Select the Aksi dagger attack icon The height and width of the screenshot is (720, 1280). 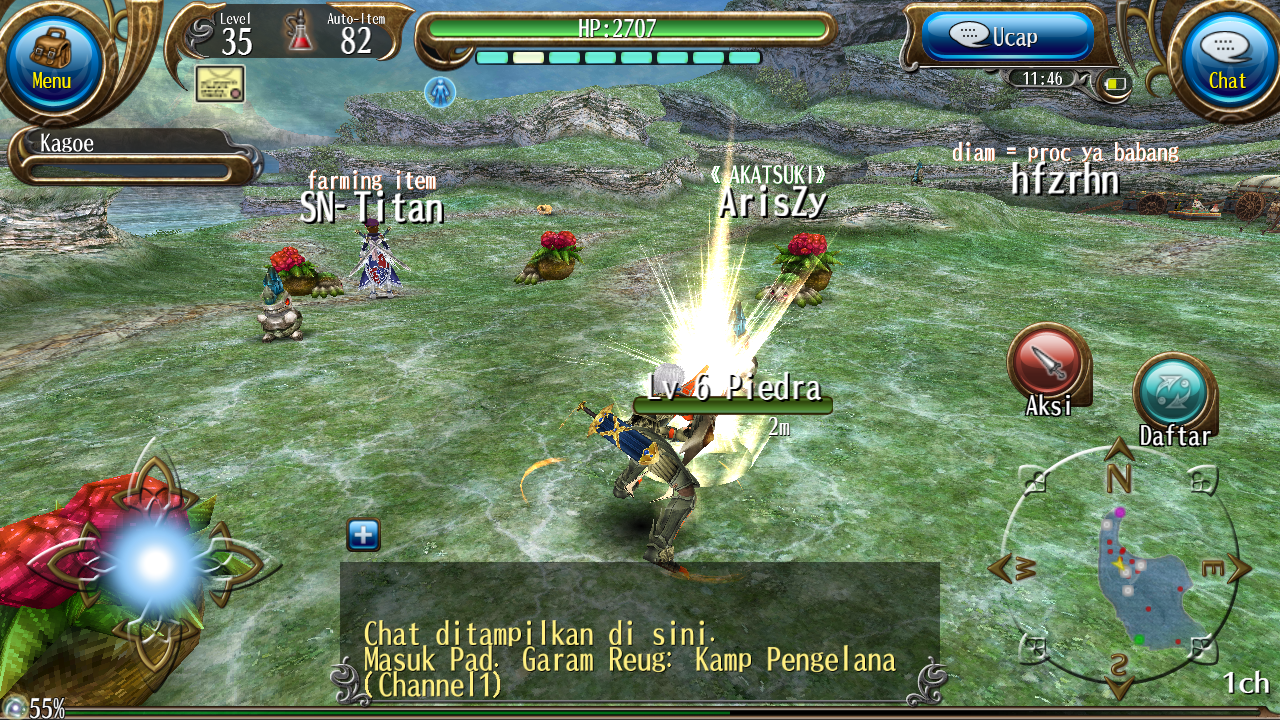1046,370
